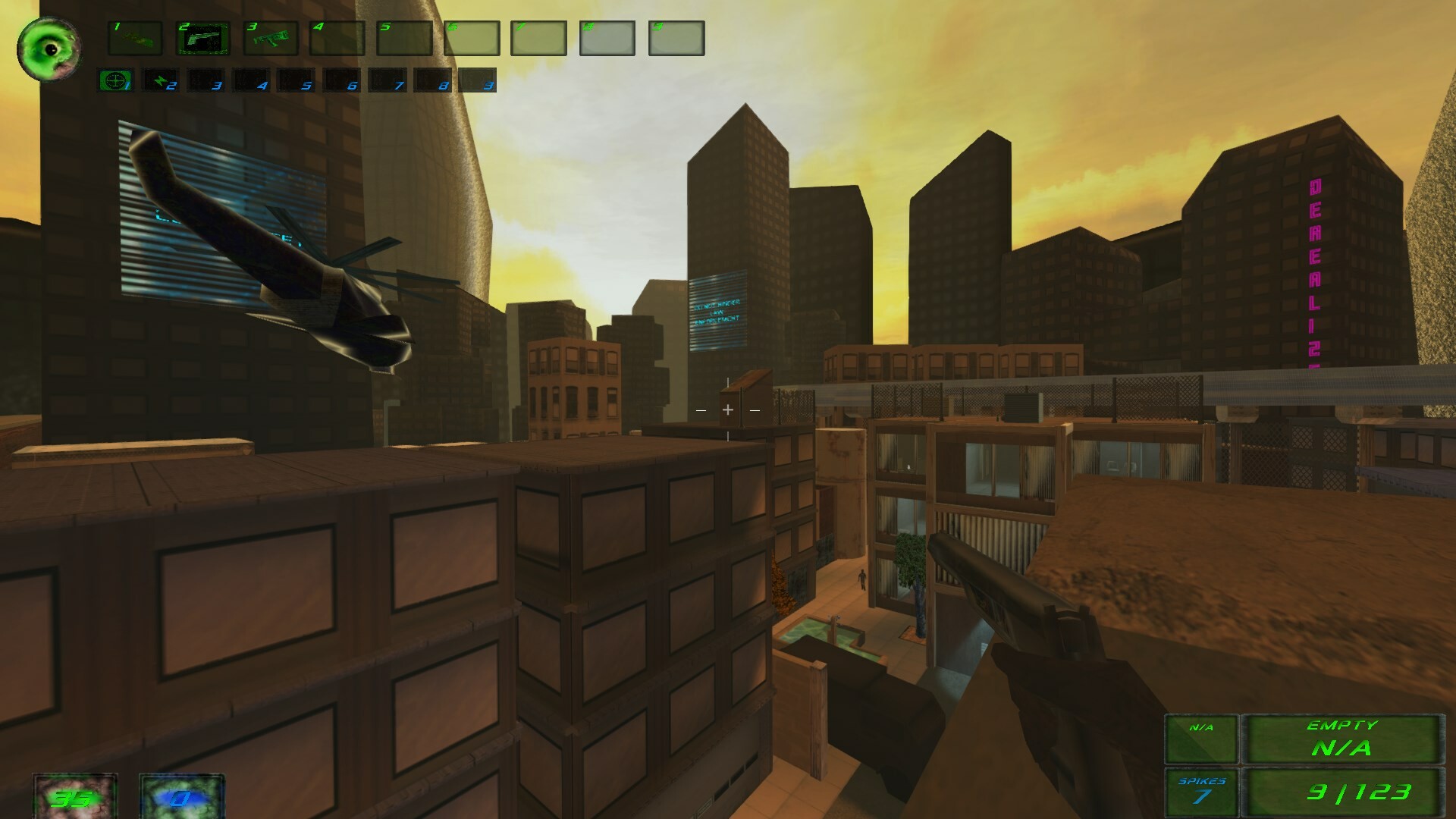Viewport: 1456px width, 819px height.
Task: Click the green eye status indicator
Action: pyautogui.click(x=49, y=48)
